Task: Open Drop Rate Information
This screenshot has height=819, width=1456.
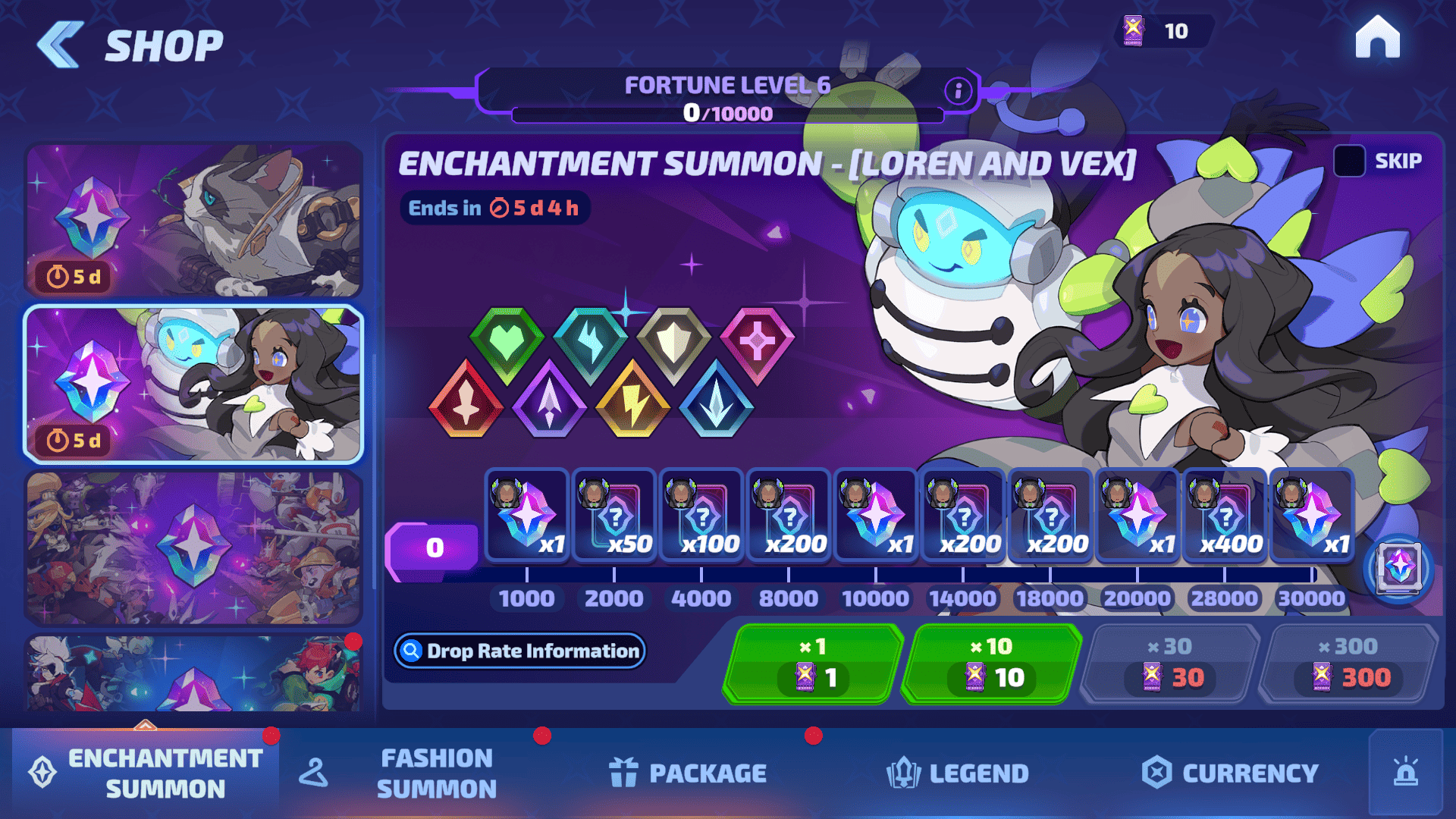Action: (520, 651)
